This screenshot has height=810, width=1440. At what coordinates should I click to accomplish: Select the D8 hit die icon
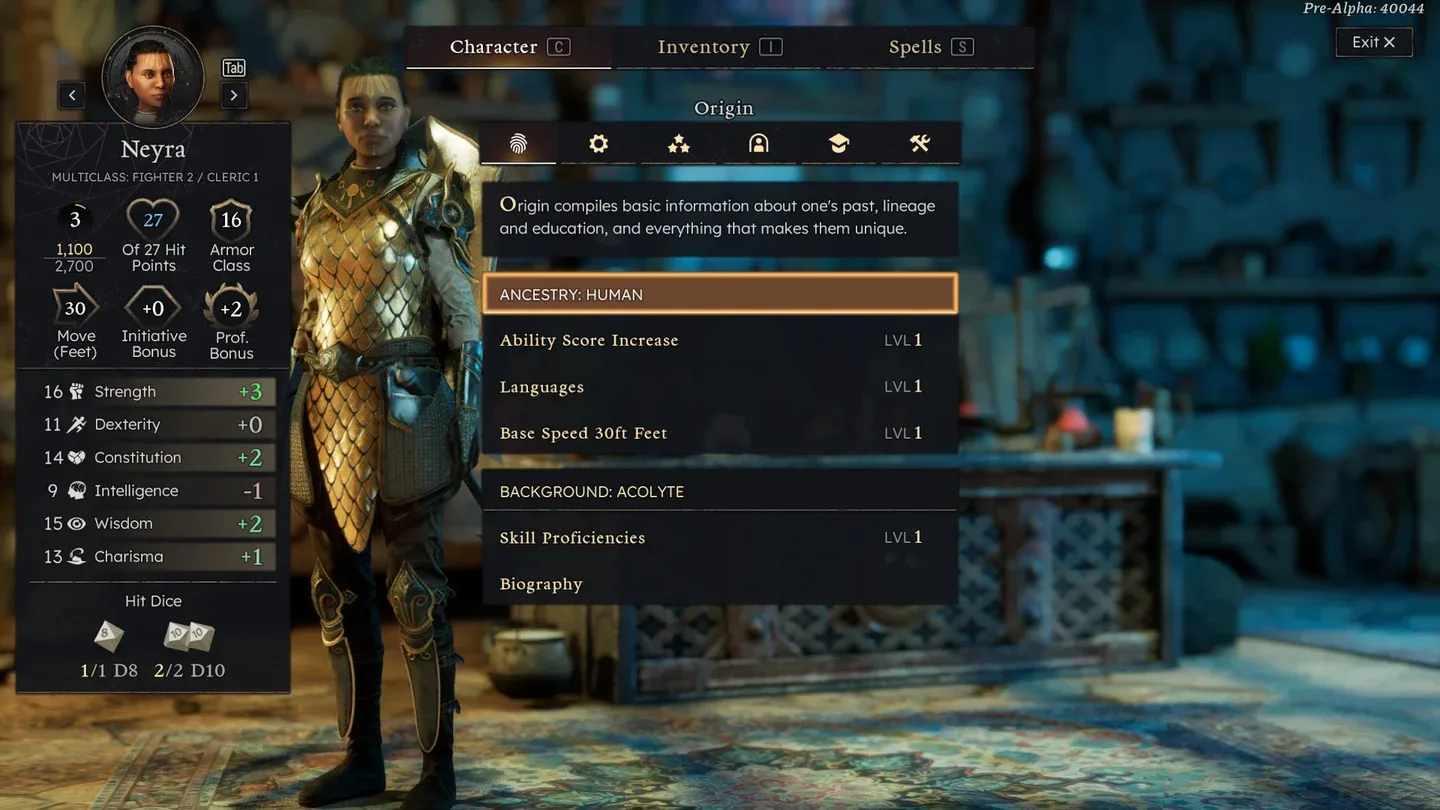108,636
